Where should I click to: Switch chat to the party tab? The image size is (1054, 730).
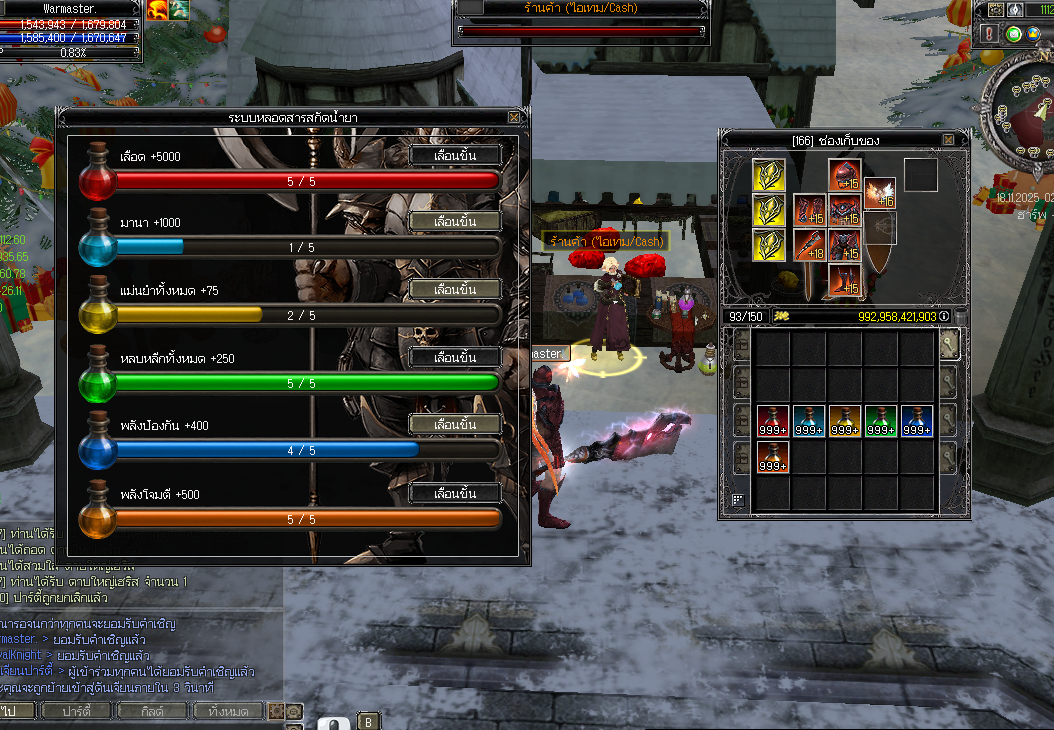point(77,711)
